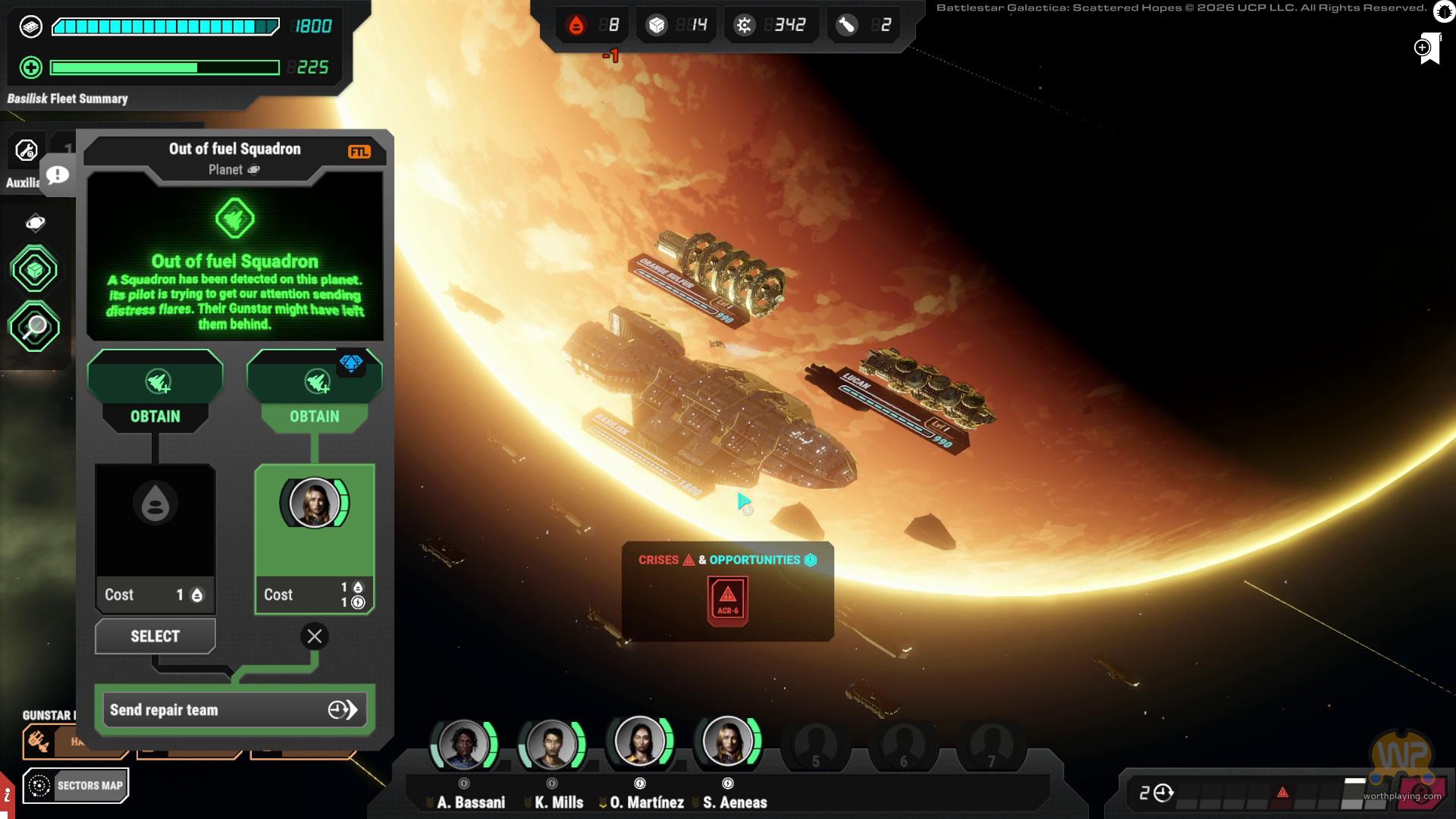Screen dimensions: 1456x819
Task: Remove the assigned officer with the X button
Action: tap(315, 636)
